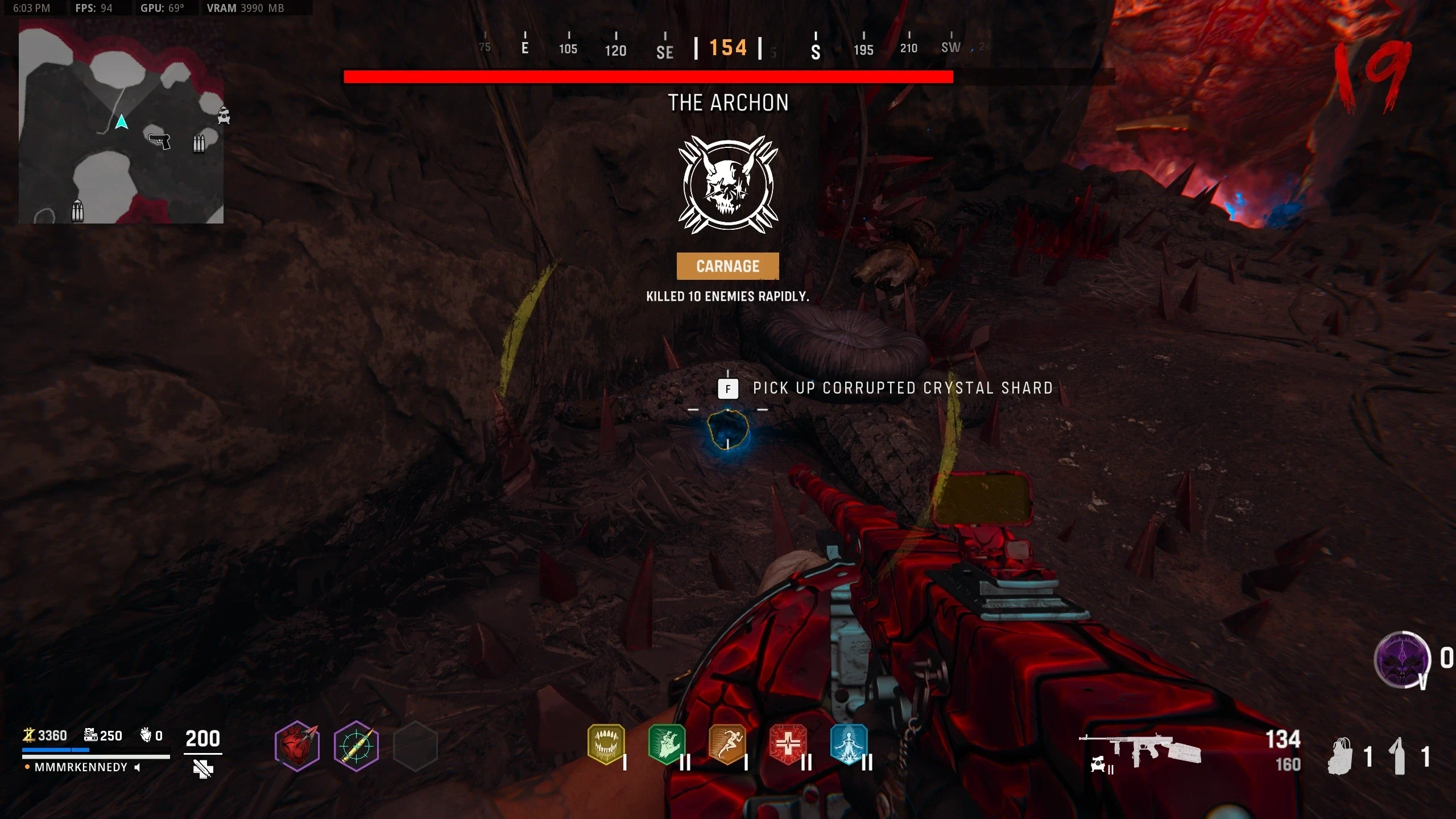This screenshot has height=819, width=1456.
Task: Select the bullet crosshair covenant icon
Action: pyautogui.click(x=357, y=746)
